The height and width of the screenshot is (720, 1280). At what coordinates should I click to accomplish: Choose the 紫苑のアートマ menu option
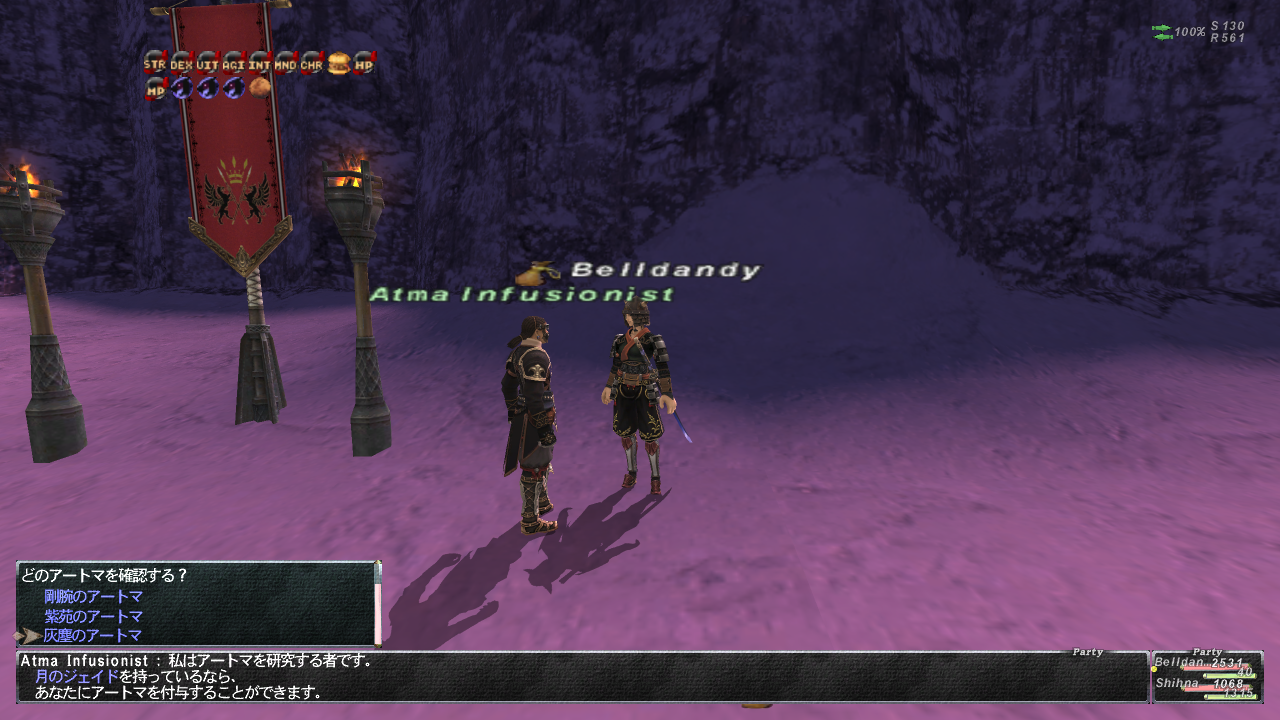click(93, 616)
